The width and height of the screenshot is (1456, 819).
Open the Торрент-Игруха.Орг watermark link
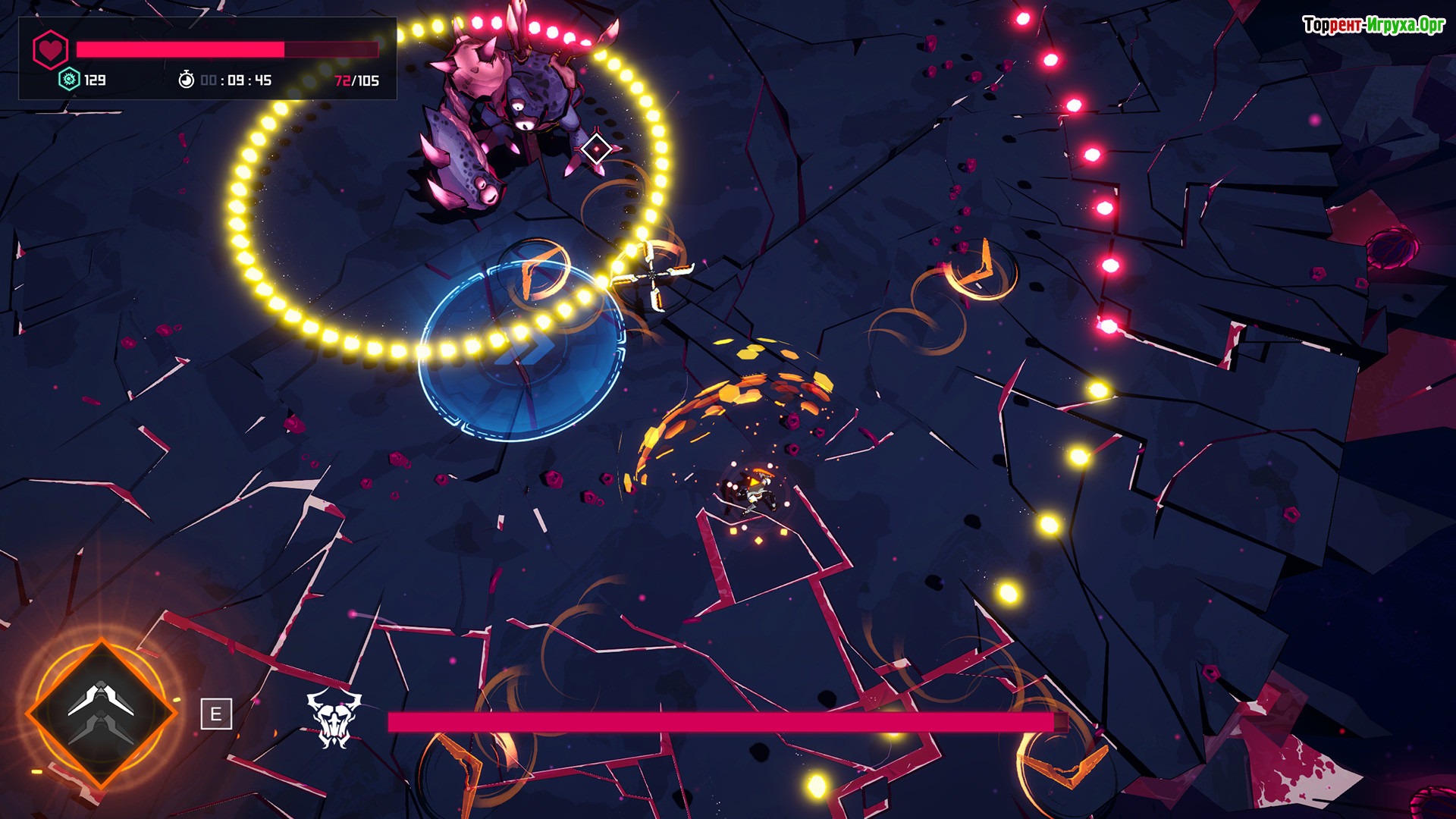pos(1373,25)
